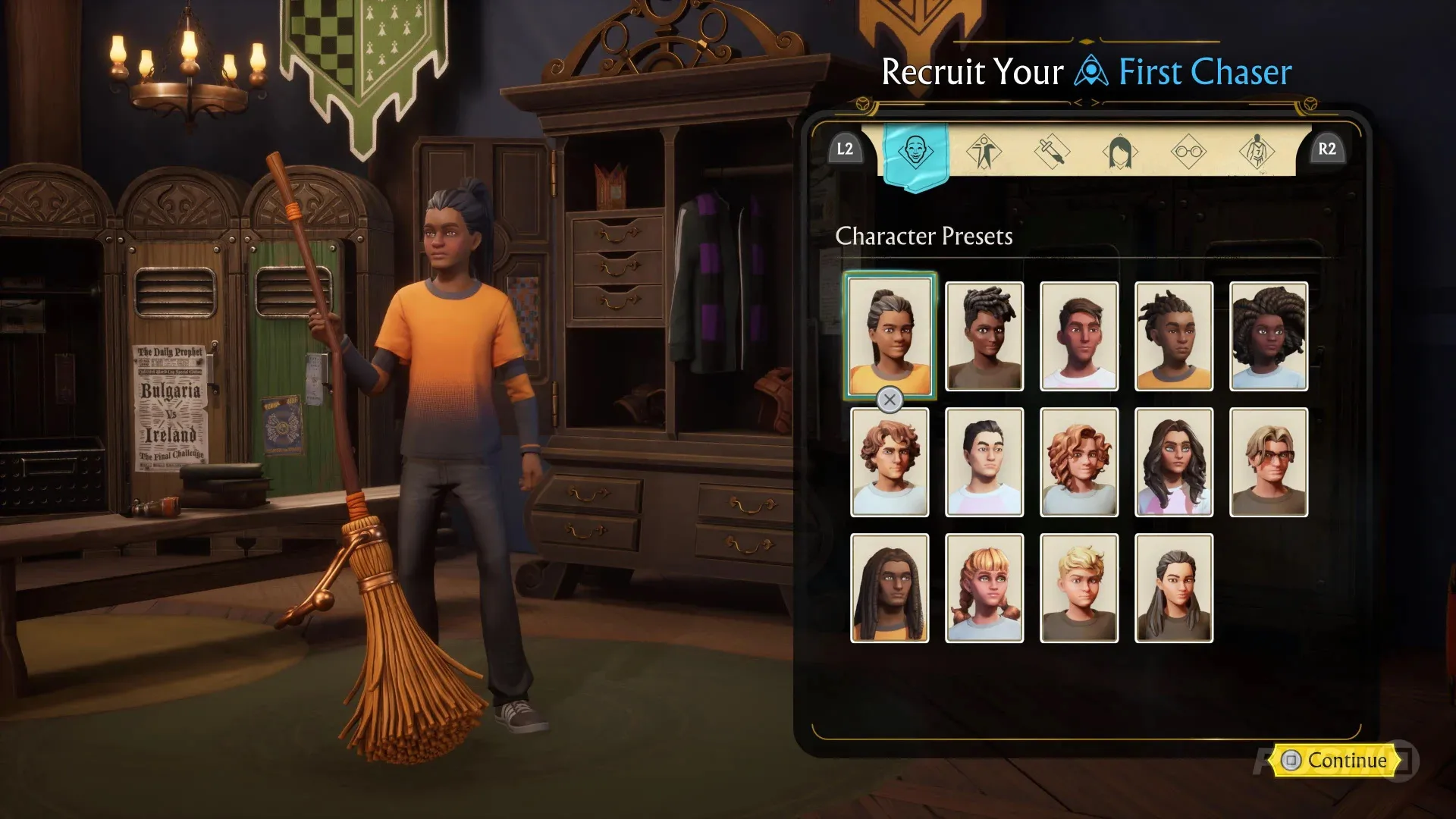Select the preset with short black slicked hair

pyautogui.click(x=984, y=463)
